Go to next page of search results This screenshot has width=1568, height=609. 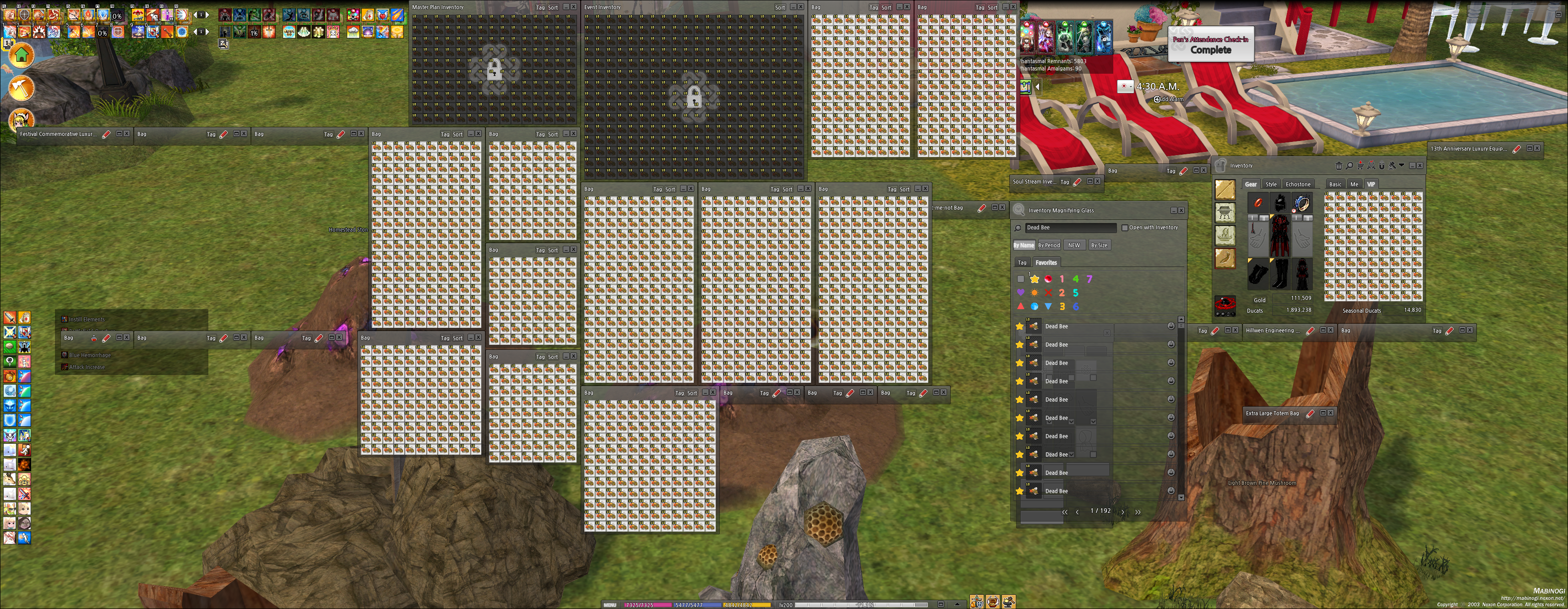click(1123, 511)
